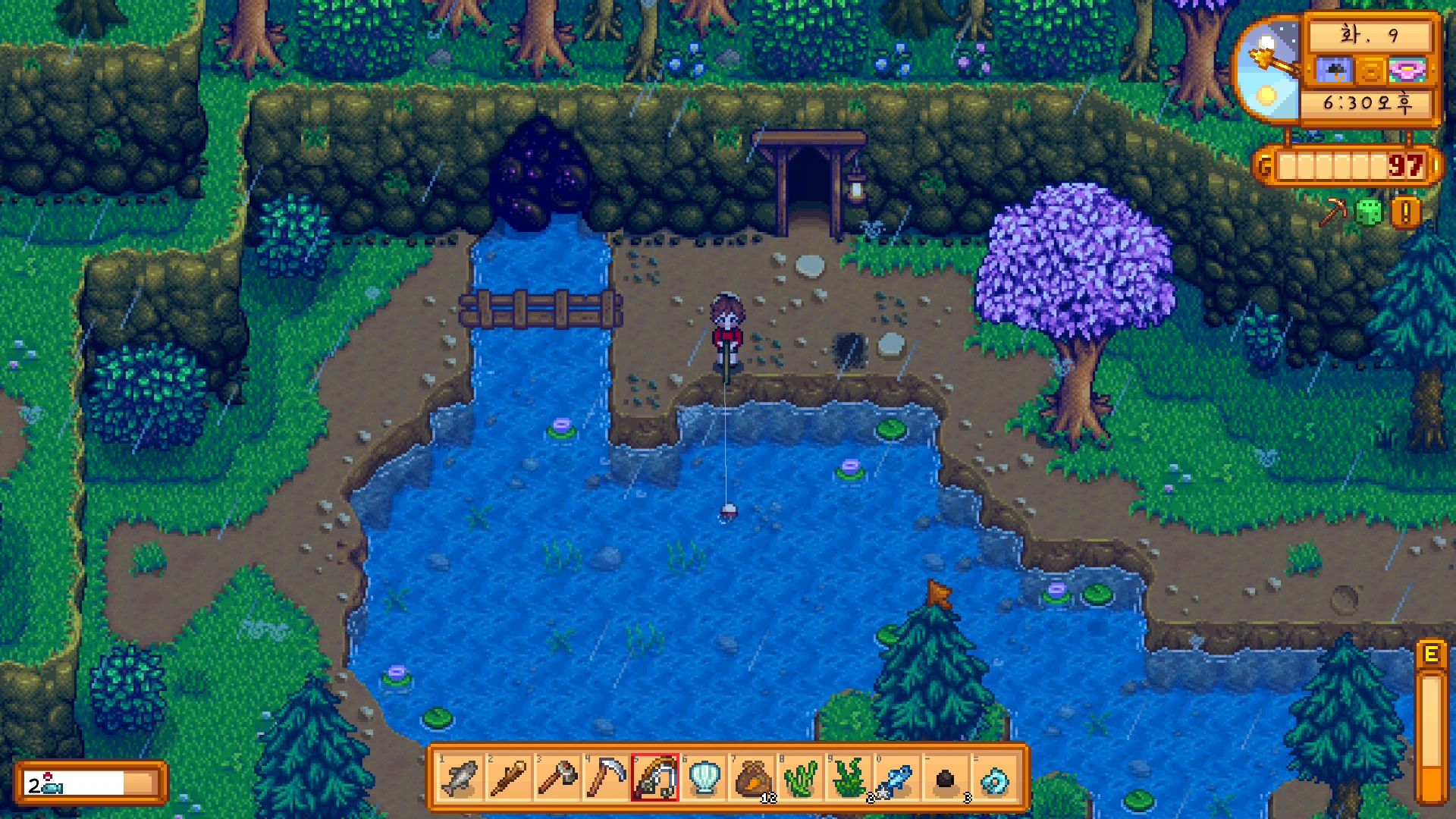Viewport: 1456px width, 819px height.
Task: Select the pale blue ring-shaped item slot
Action: point(995,778)
